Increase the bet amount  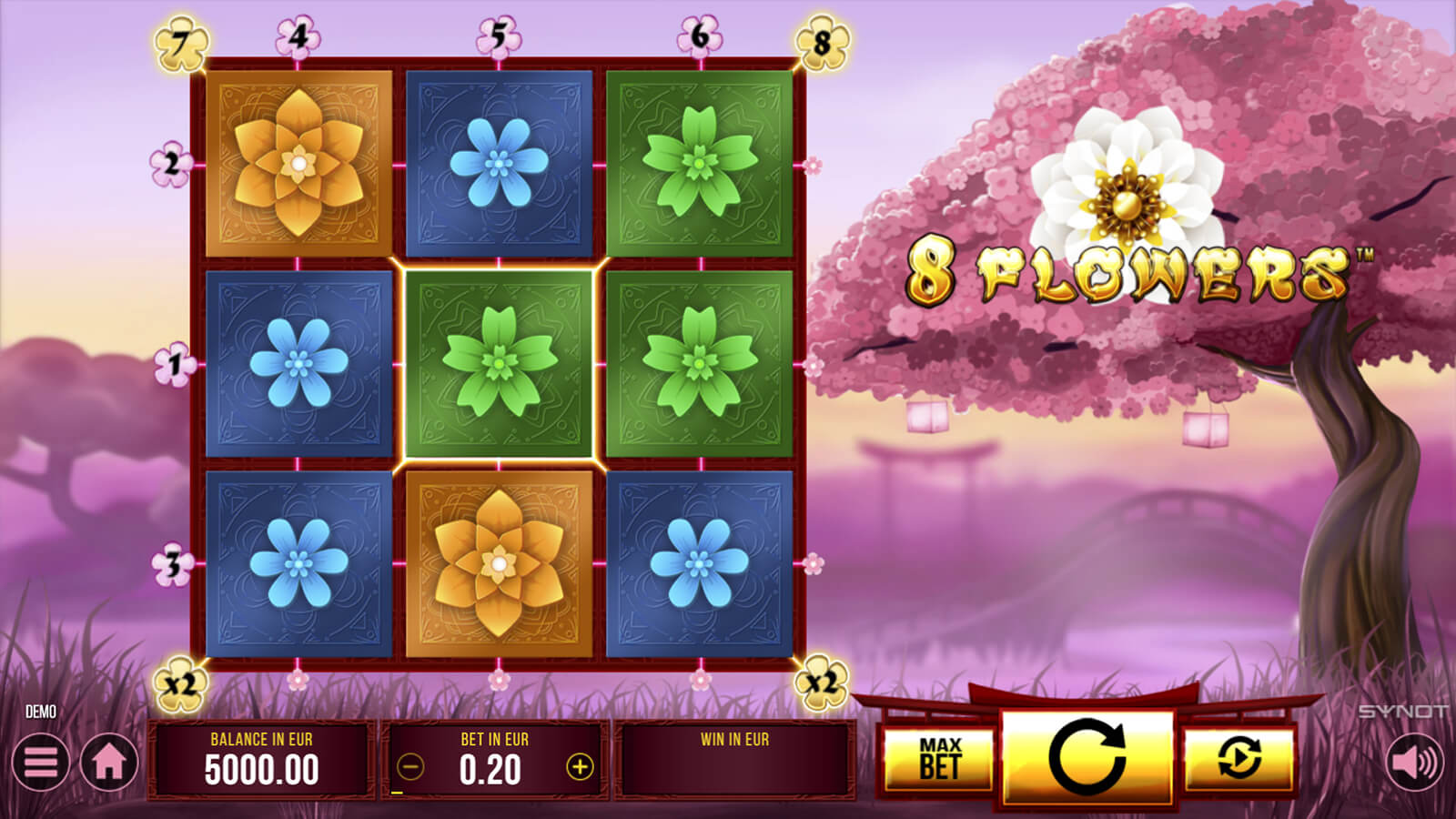coord(580,767)
